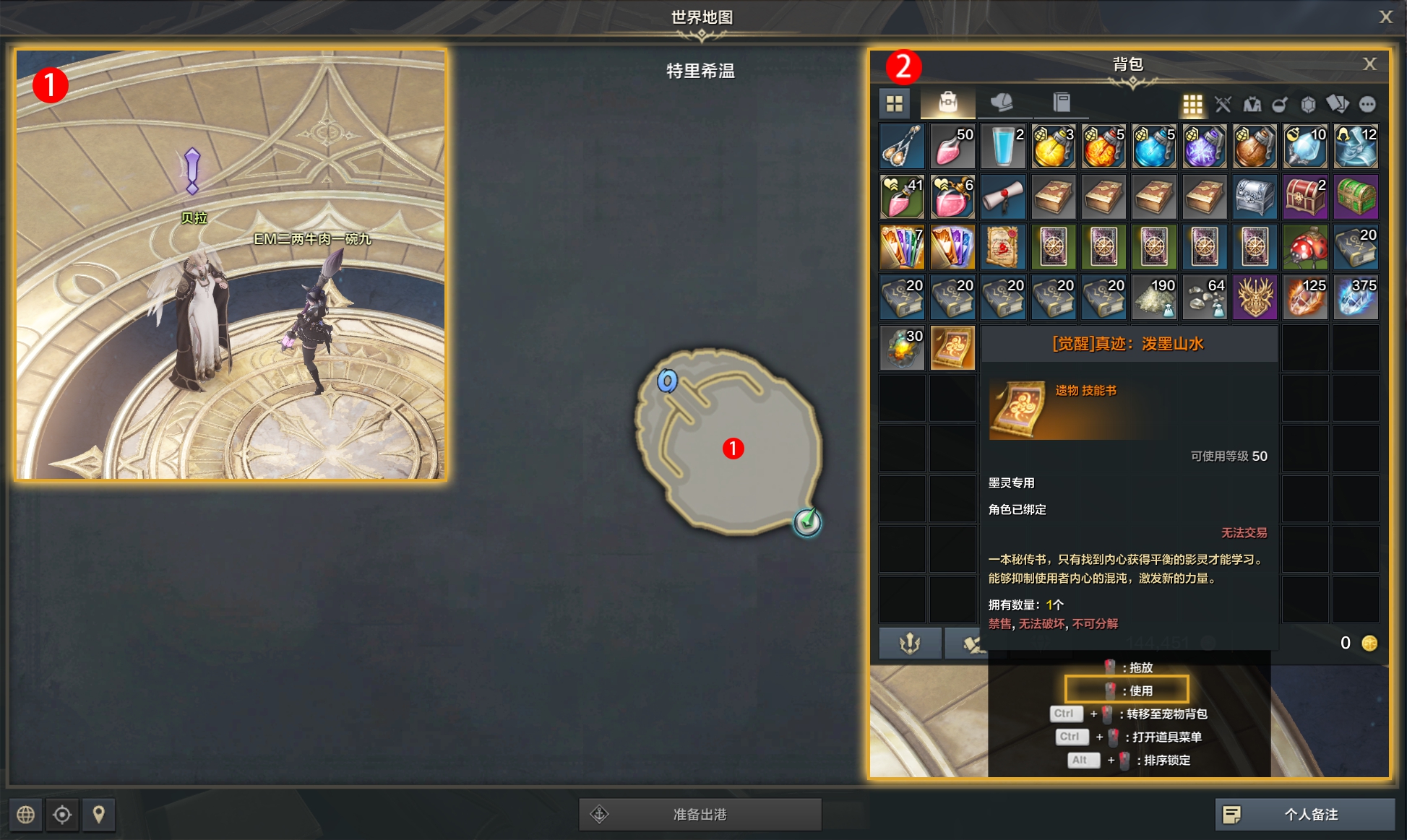Open the all-items grid tab
Screen dimensions: 1407x840
[x=895, y=104]
